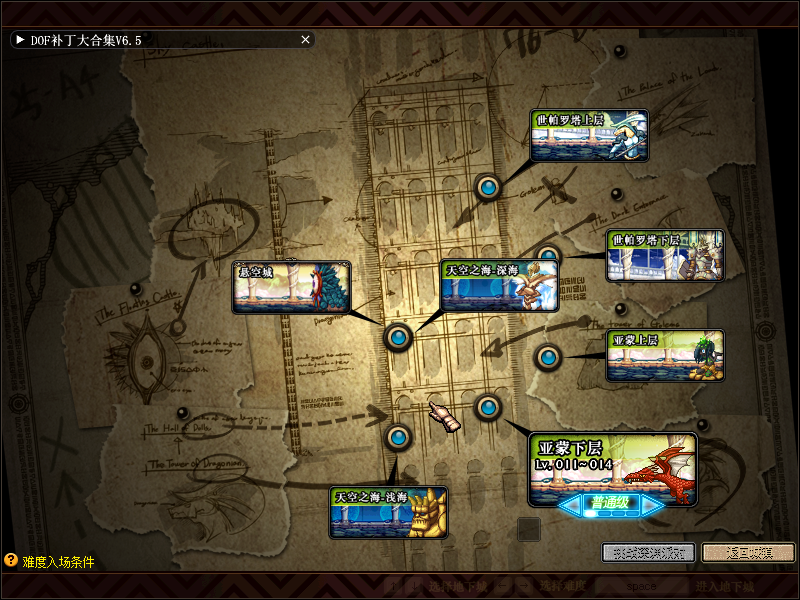This screenshot has width=800, height=600.
Task: Click the right difficulty arrow beside 普通级
Action: point(652,506)
